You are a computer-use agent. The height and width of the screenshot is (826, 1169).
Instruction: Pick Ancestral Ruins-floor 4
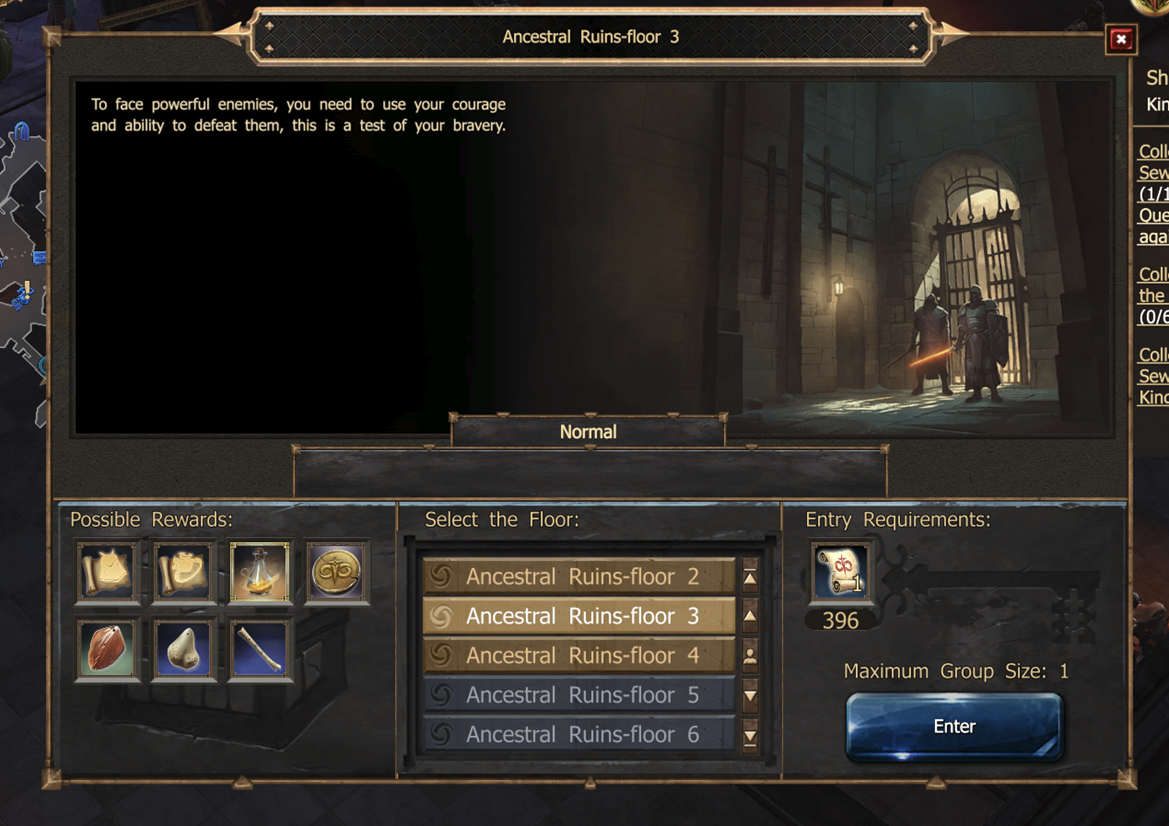click(x=579, y=656)
